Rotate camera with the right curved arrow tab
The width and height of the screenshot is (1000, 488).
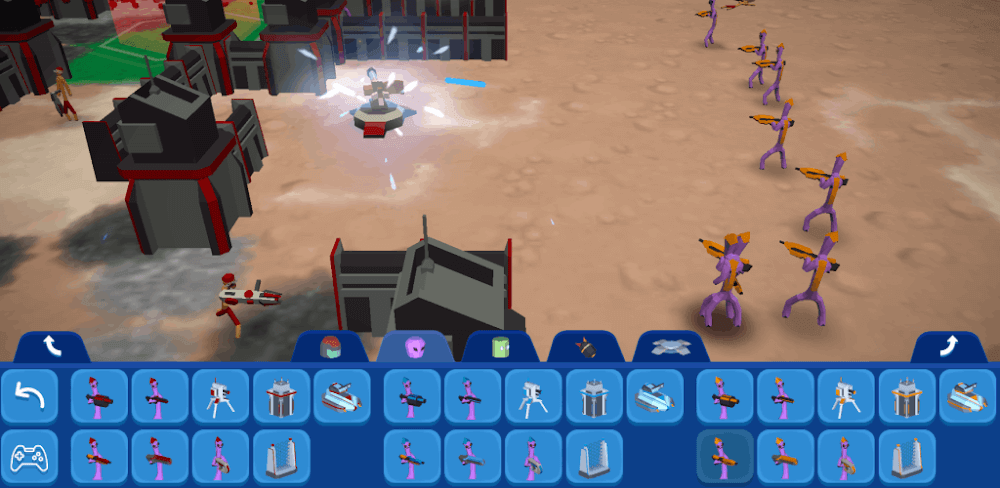948,347
